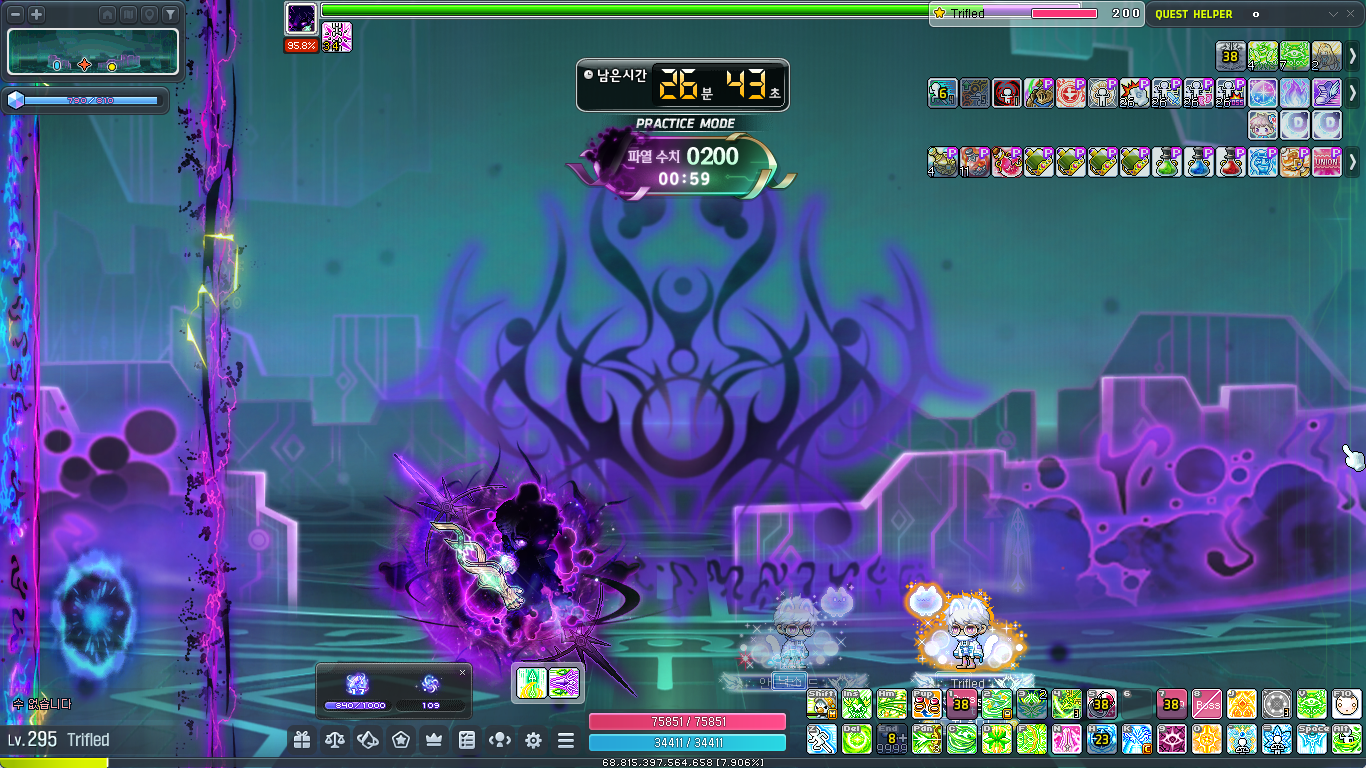This screenshot has width=1366, height=768.
Task: Open the character menu icon
Action: 500,740
